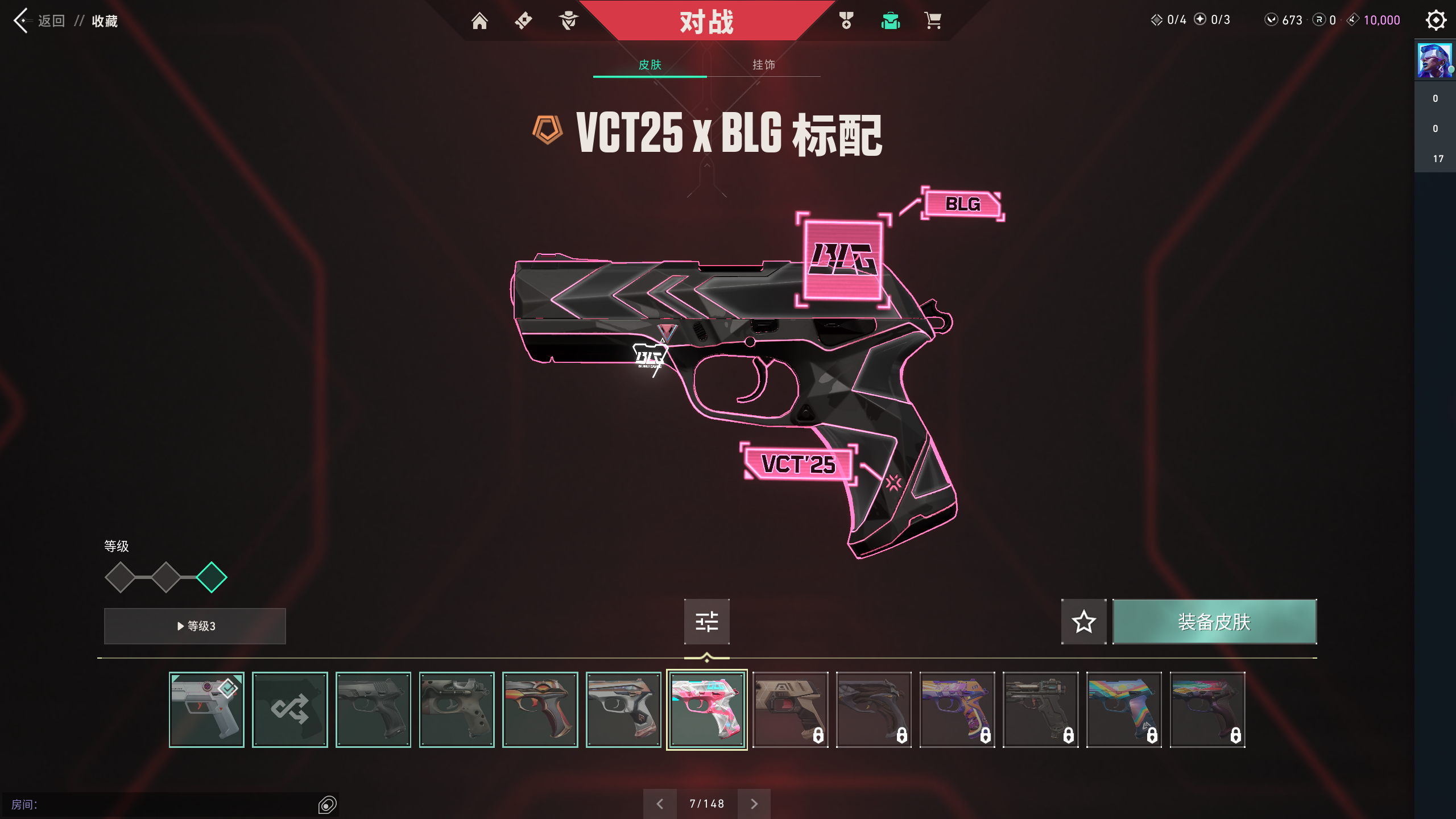The image size is (1456, 819).
Task: Select the highlighted third level diamond
Action: click(x=212, y=577)
